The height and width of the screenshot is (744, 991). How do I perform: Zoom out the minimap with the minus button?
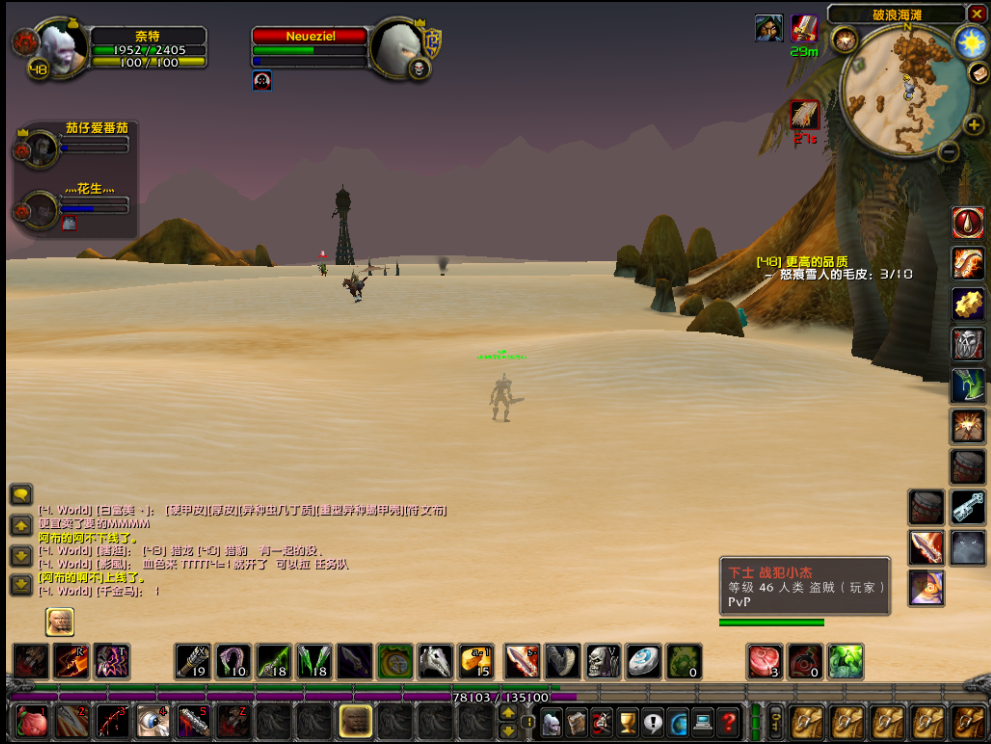(x=949, y=152)
